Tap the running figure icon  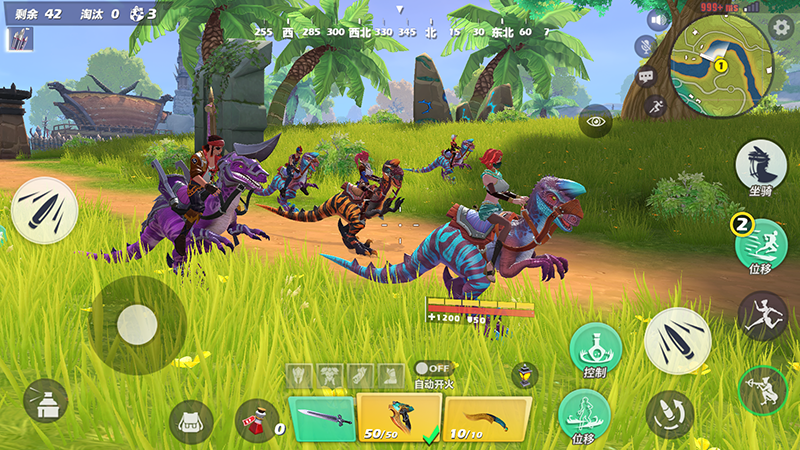[657, 103]
